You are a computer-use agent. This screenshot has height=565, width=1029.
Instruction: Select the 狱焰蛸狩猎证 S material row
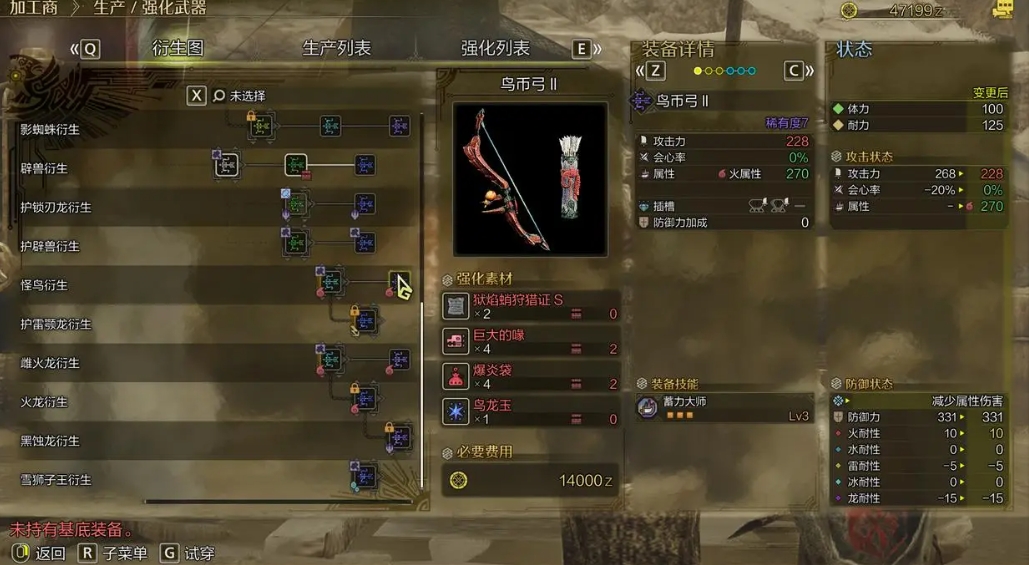pos(530,306)
